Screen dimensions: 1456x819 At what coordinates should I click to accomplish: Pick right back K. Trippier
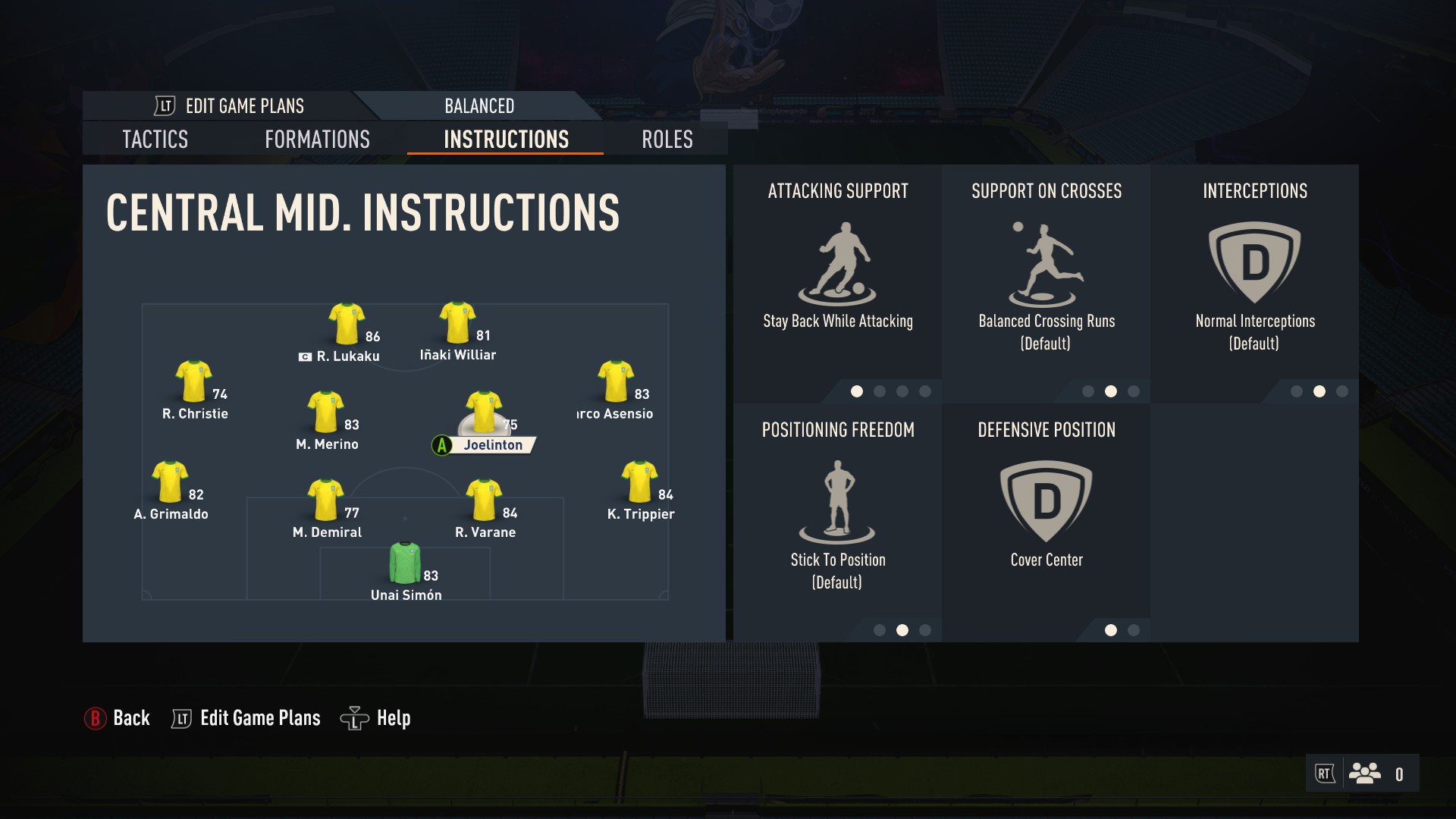(x=639, y=482)
